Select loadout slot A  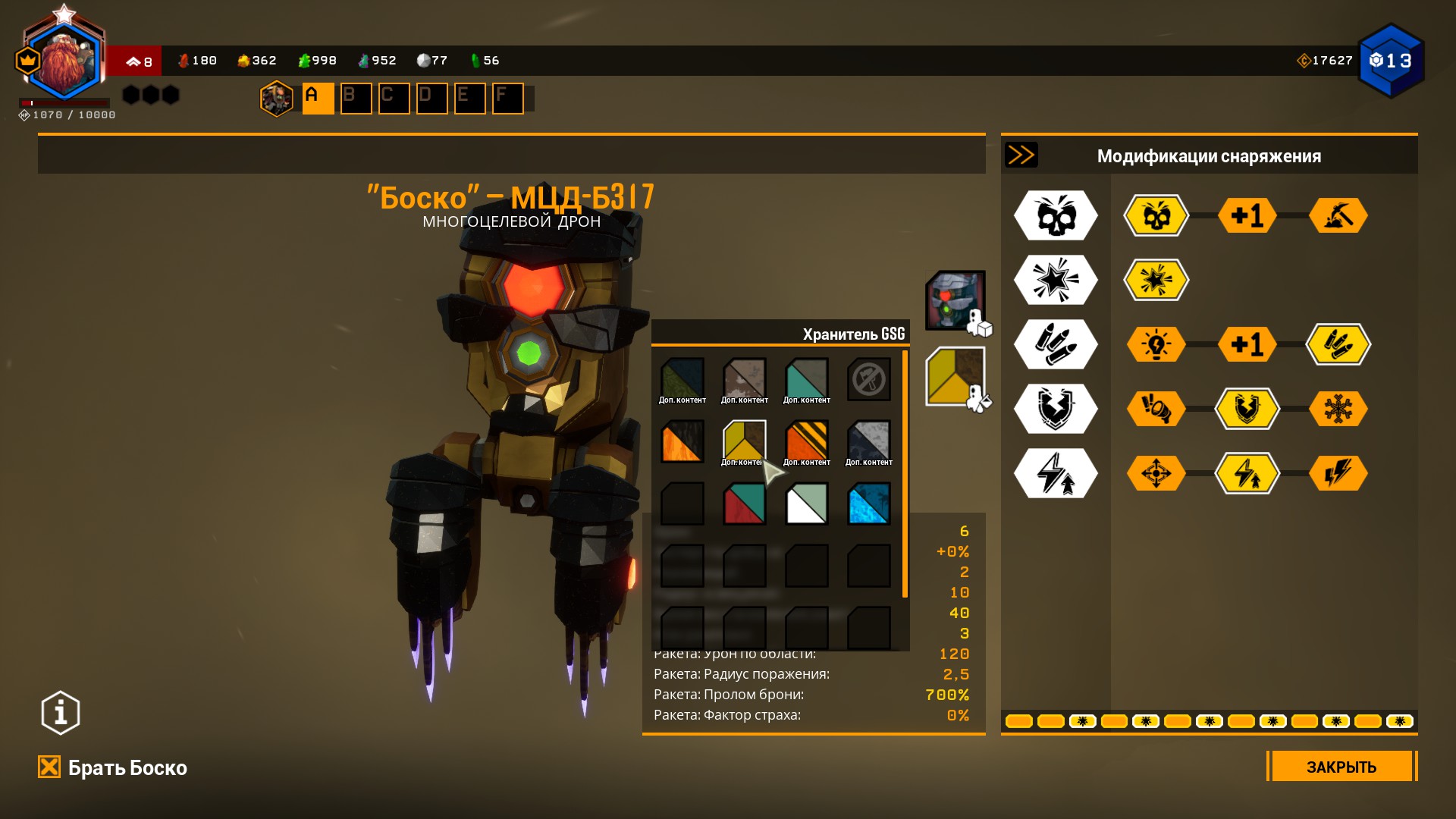(x=318, y=99)
